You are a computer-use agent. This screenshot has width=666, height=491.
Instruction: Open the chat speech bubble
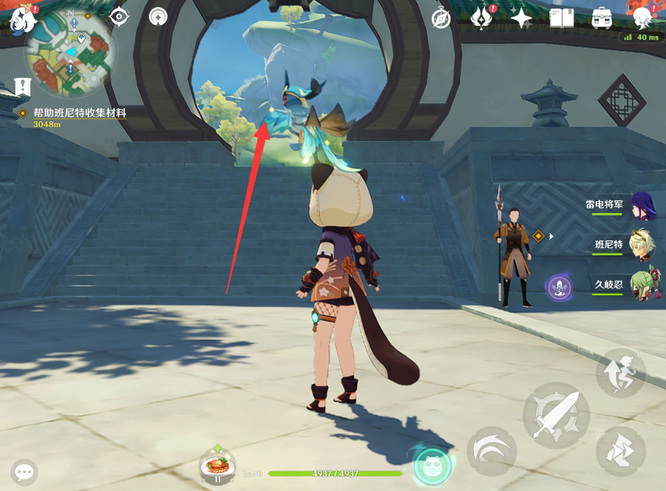[24, 470]
